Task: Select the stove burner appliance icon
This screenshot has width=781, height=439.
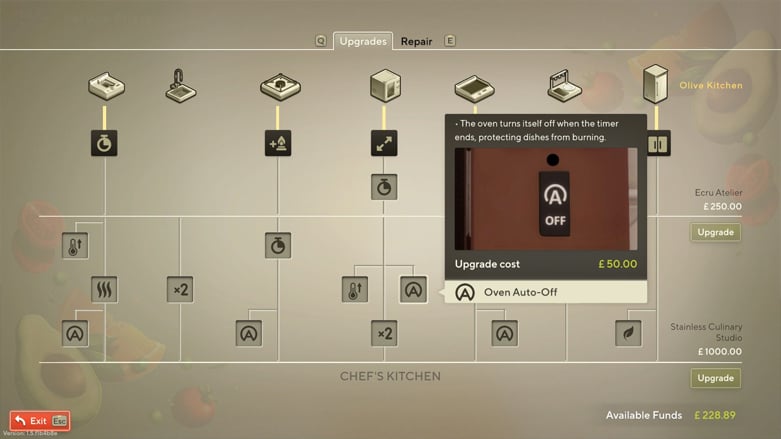Action: (279, 87)
